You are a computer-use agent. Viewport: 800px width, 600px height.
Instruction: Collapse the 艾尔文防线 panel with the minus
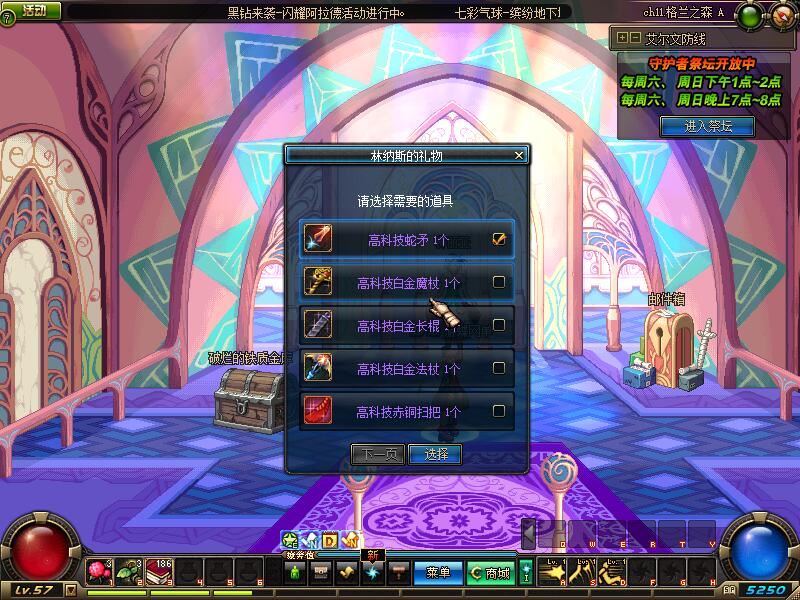pos(634,38)
